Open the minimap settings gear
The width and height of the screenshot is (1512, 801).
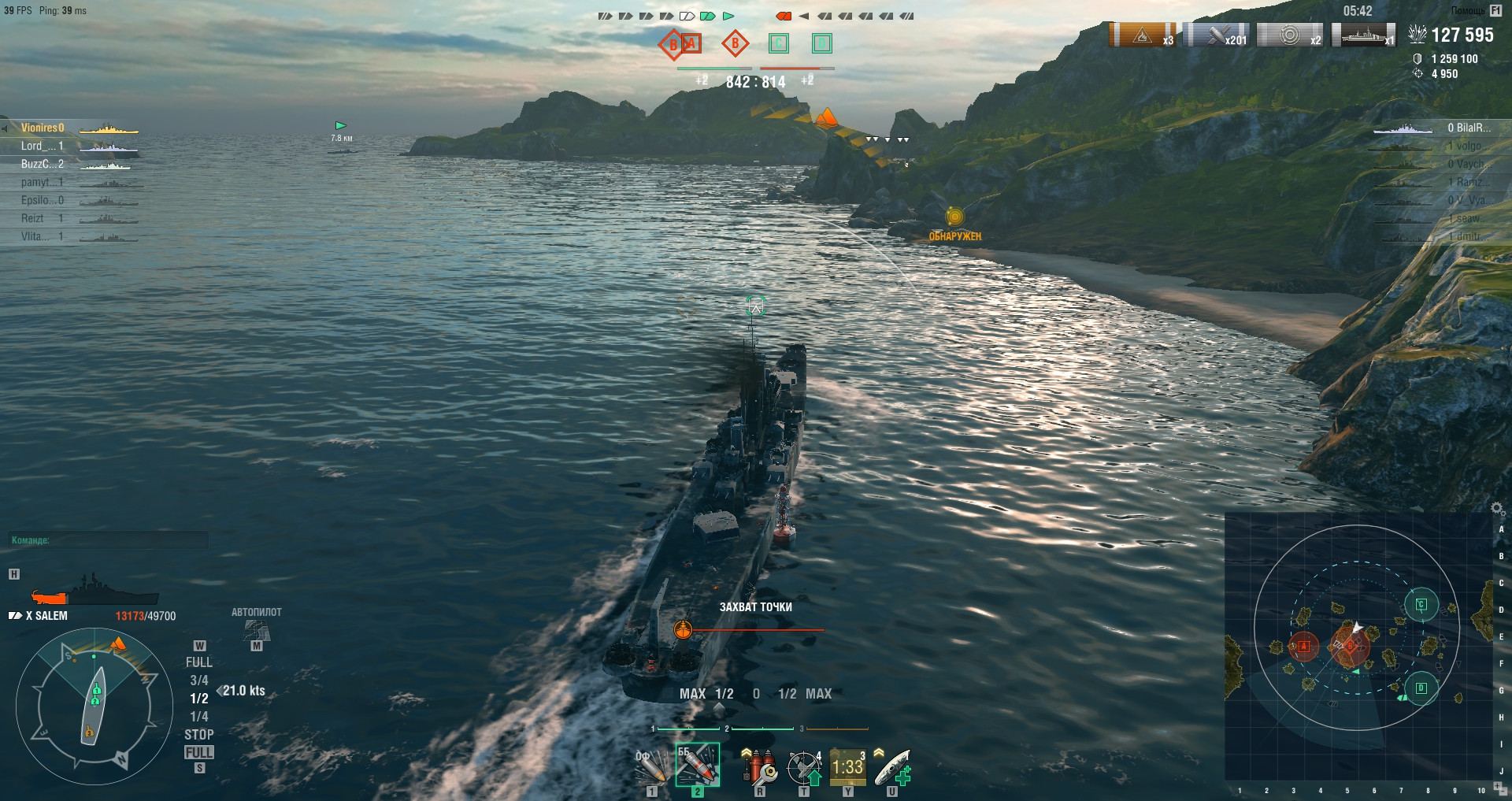point(1497,508)
